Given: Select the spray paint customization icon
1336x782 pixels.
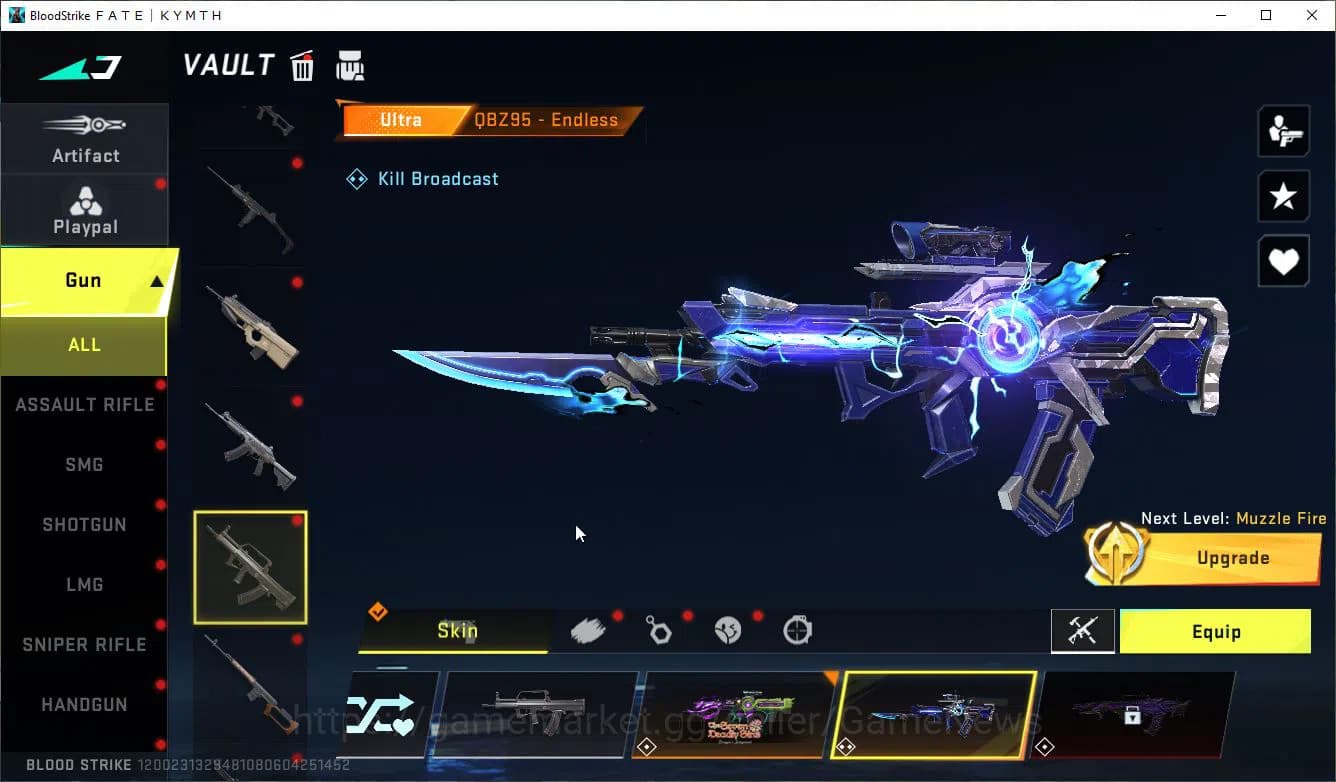Looking at the screenshot, I should tap(590, 629).
